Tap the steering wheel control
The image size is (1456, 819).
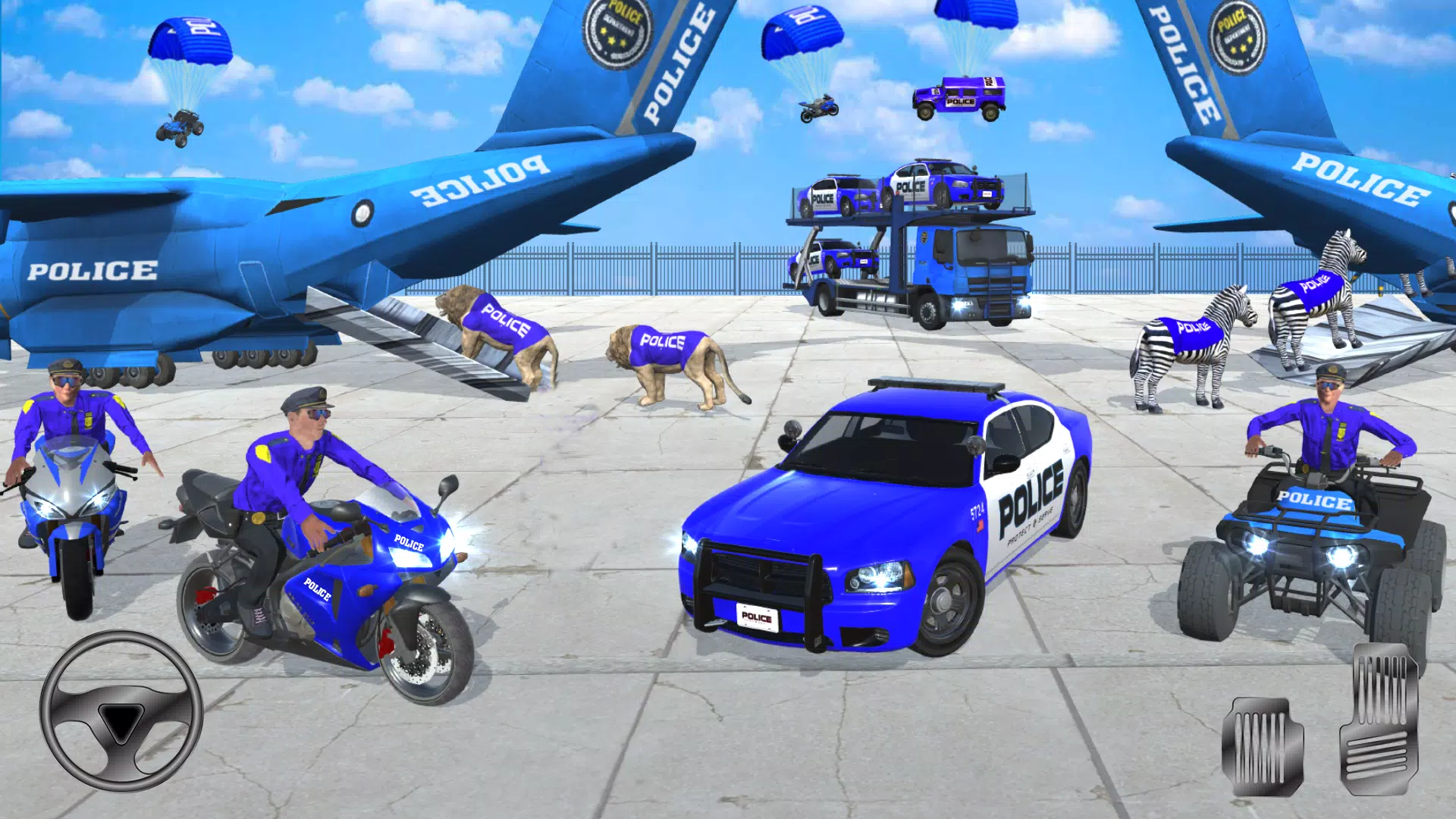click(121, 711)
